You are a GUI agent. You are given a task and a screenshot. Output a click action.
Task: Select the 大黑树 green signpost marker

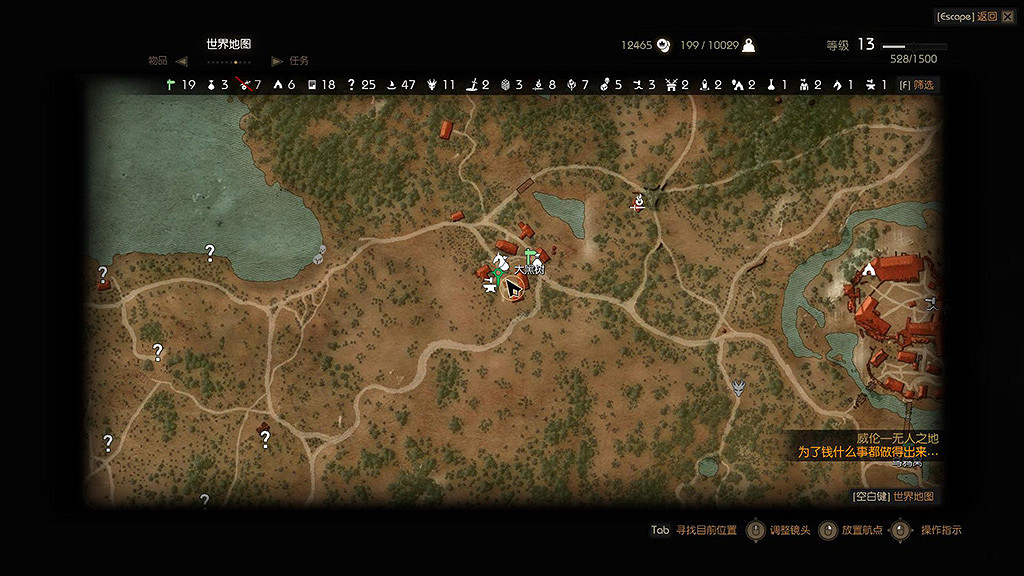pyautogui.click(x=529, y=259)
